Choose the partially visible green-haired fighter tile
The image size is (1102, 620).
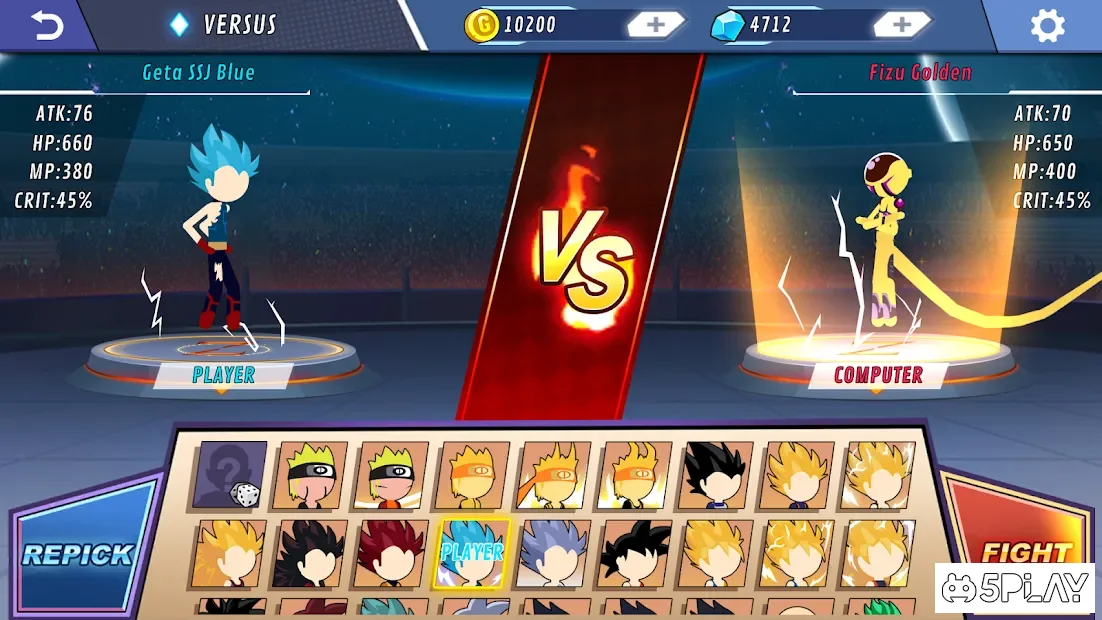(880, 607)
